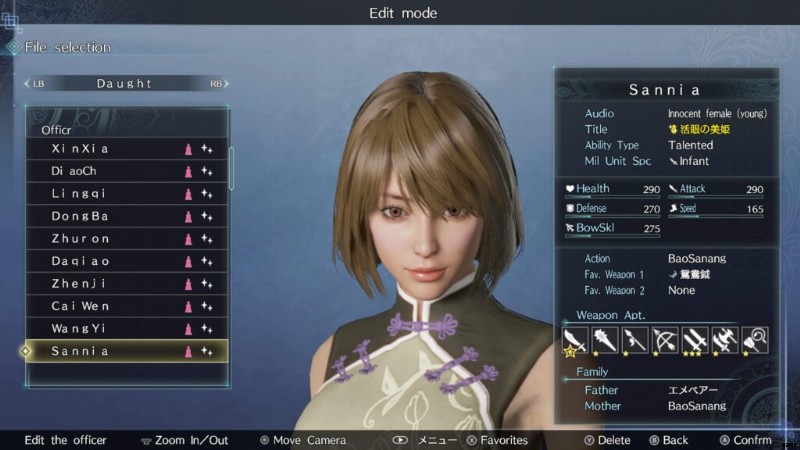
Task: Select the sword weapon aptitude icon
Action: 575,341
